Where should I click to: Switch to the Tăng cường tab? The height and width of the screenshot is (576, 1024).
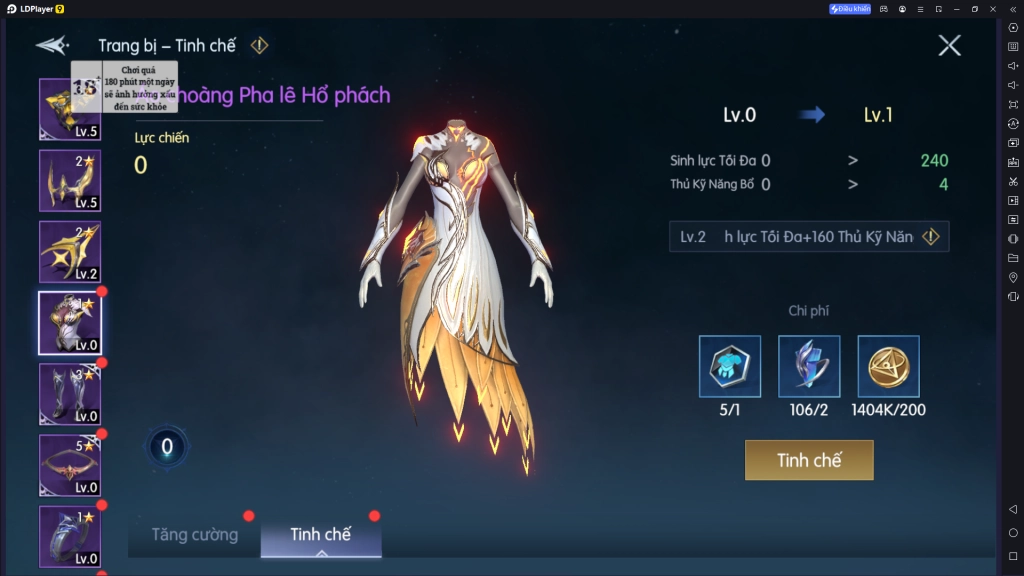[x=195, y=535]
